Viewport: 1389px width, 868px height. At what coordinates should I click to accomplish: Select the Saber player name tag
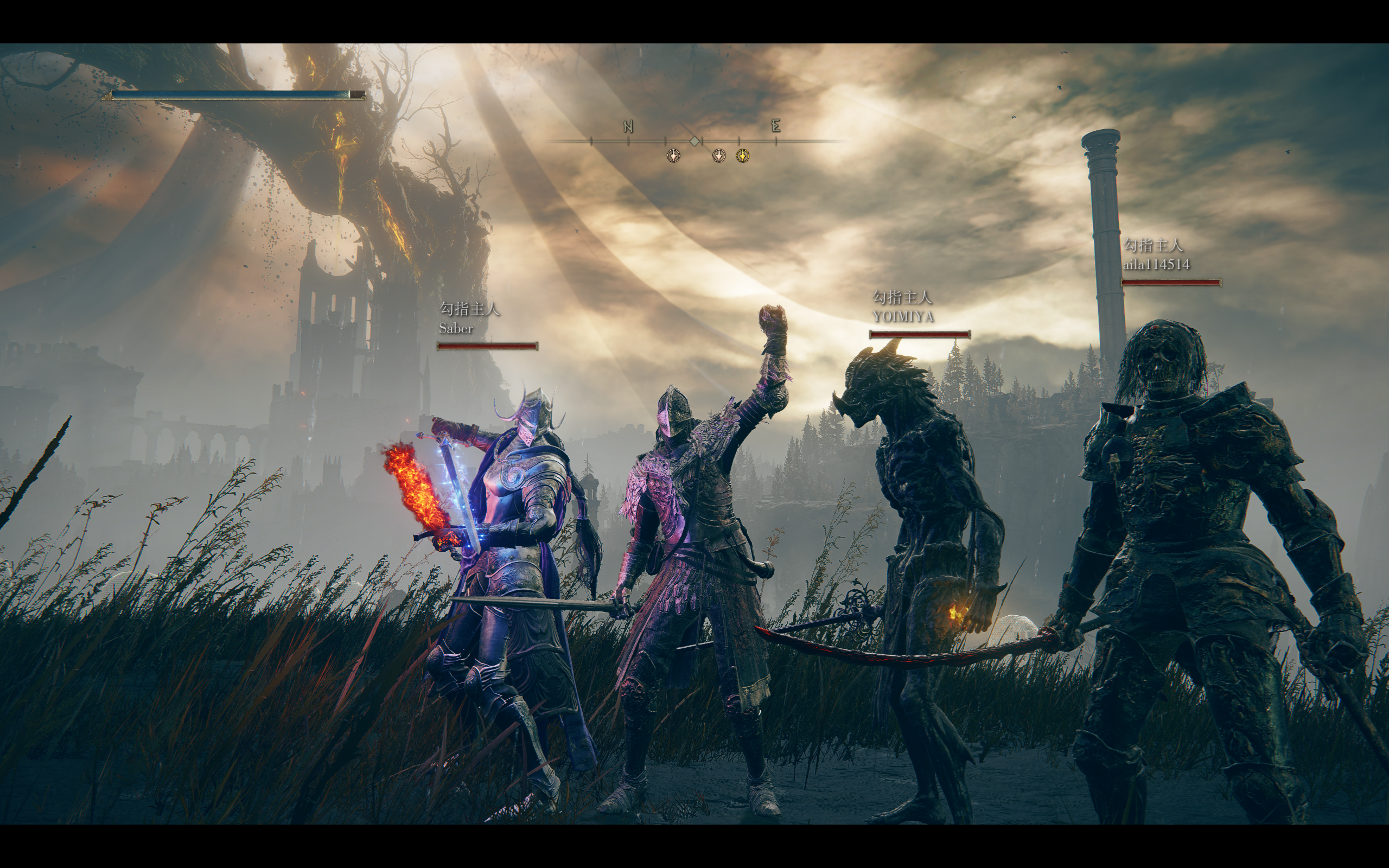456,328
